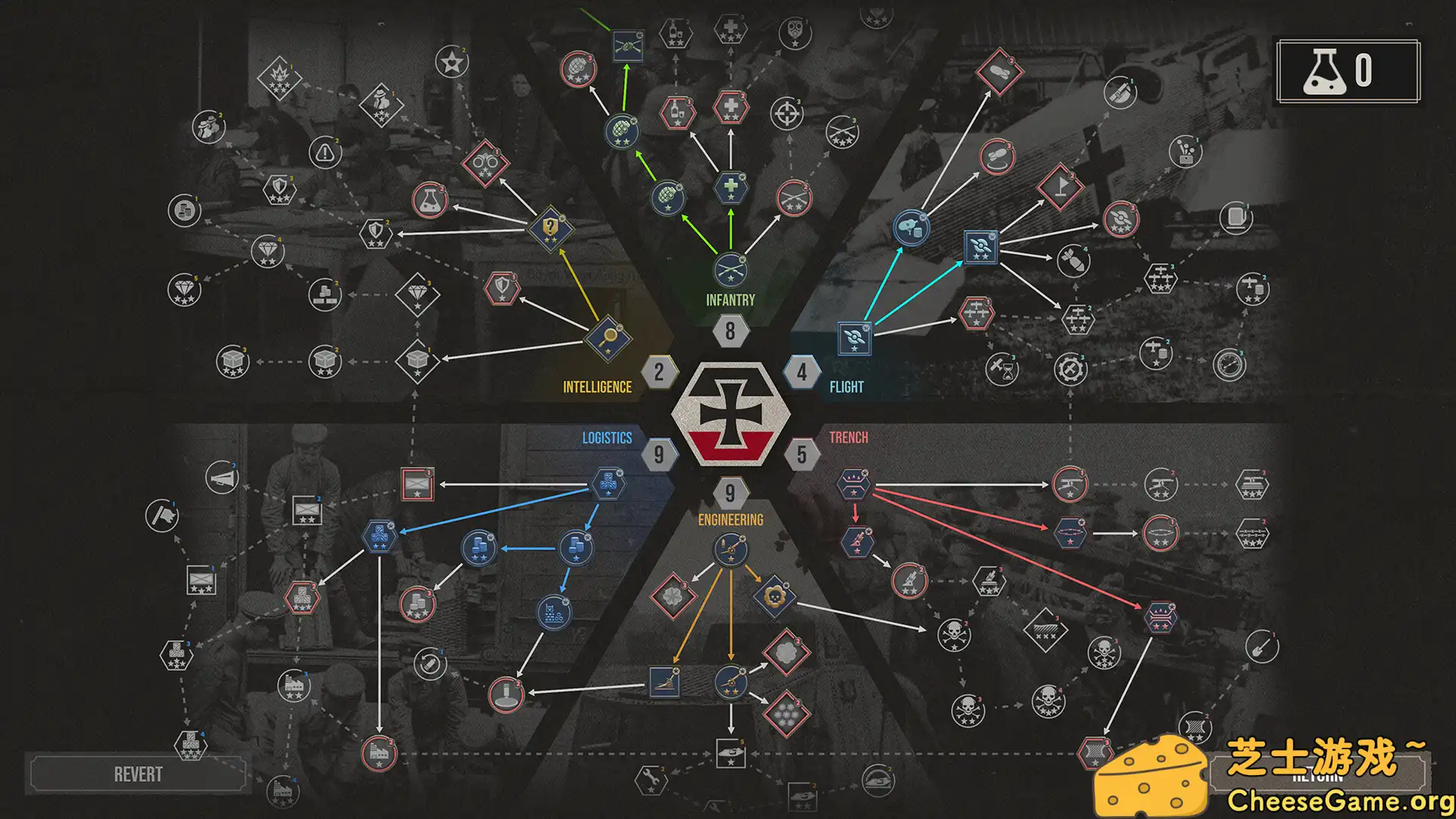Select the skull gear gas research in Engineering
Screen dimensions: 1456x819
(x=775, y=595)
